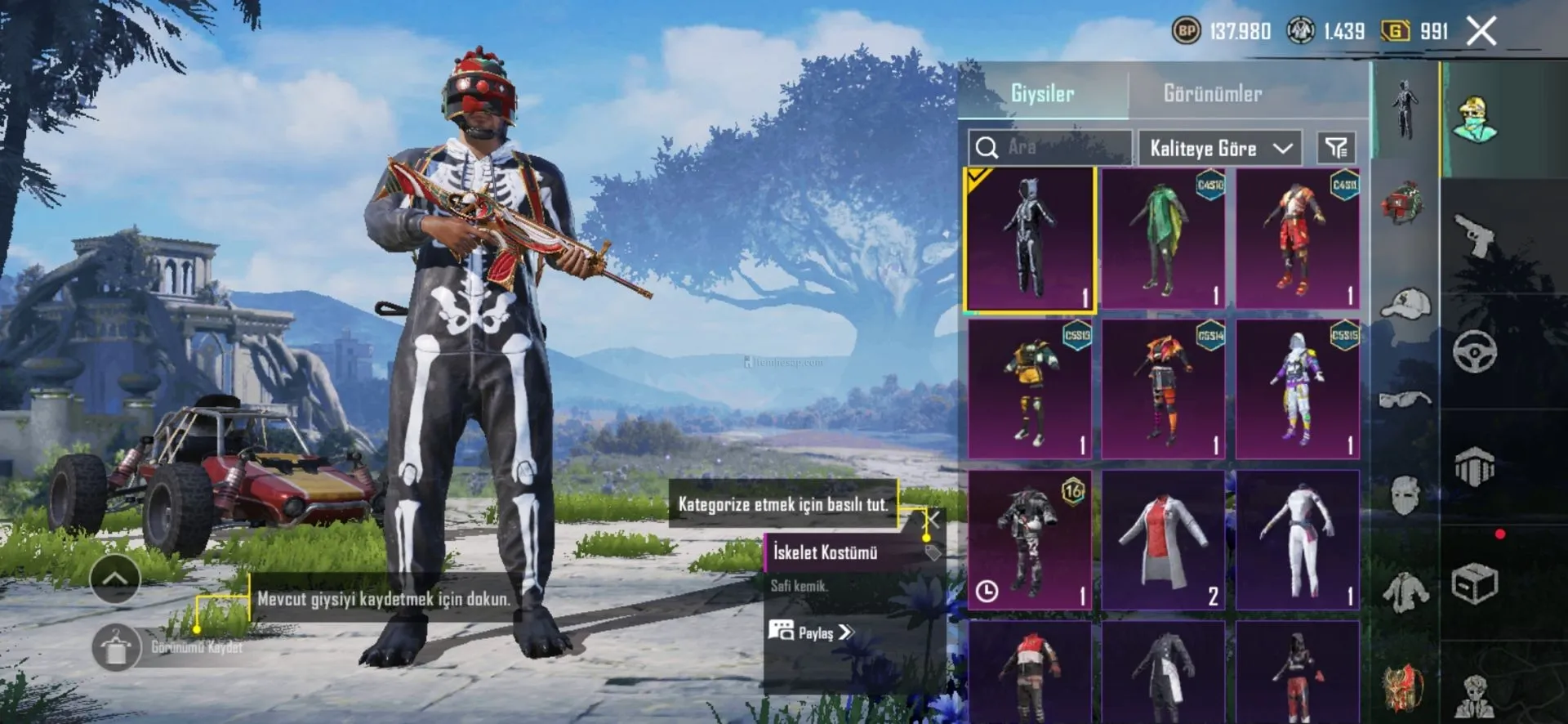Select the white lab coat item

click(1163, 539)
